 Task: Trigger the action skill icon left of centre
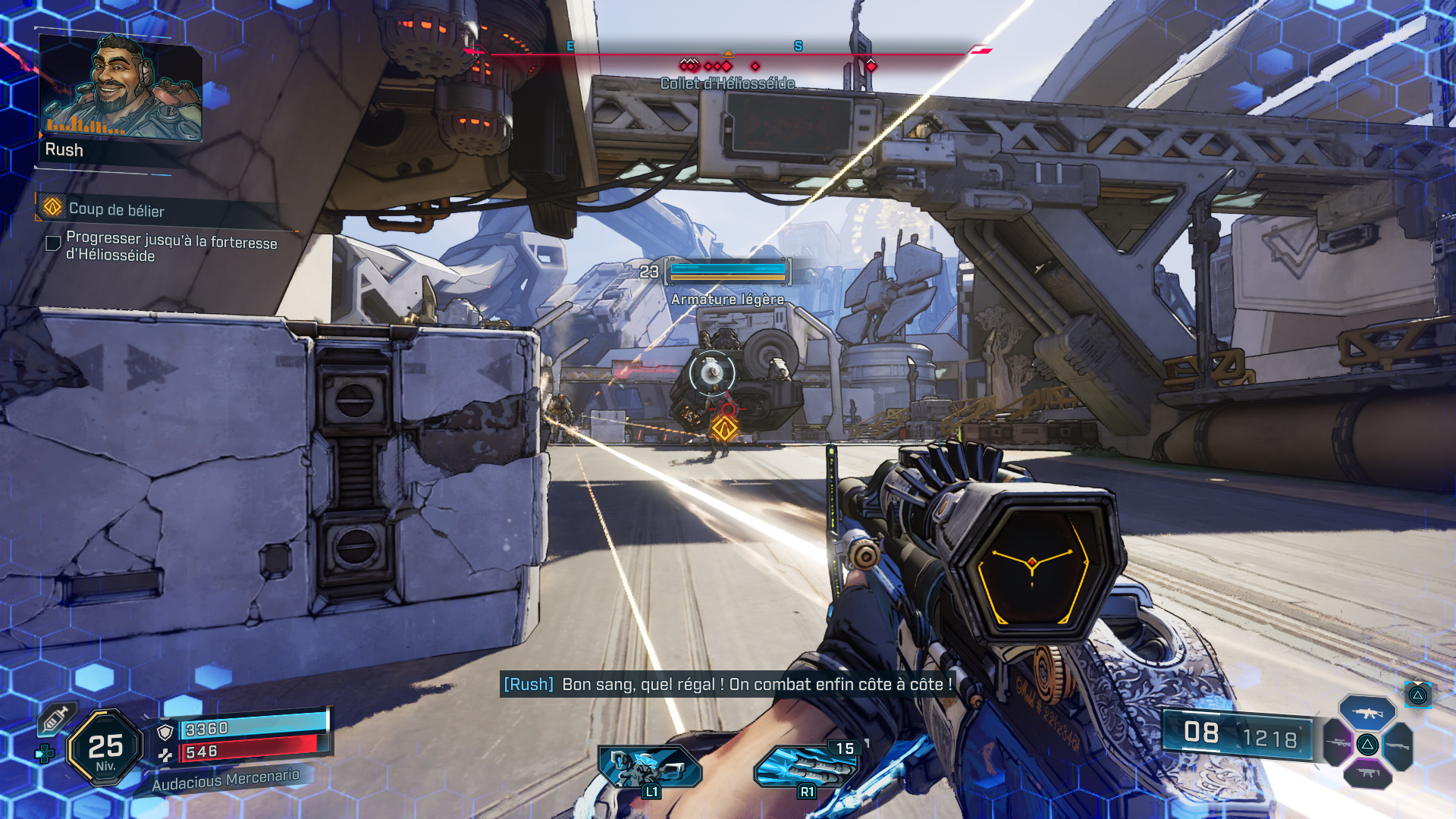pyautogui.click(x=650, y=767)
